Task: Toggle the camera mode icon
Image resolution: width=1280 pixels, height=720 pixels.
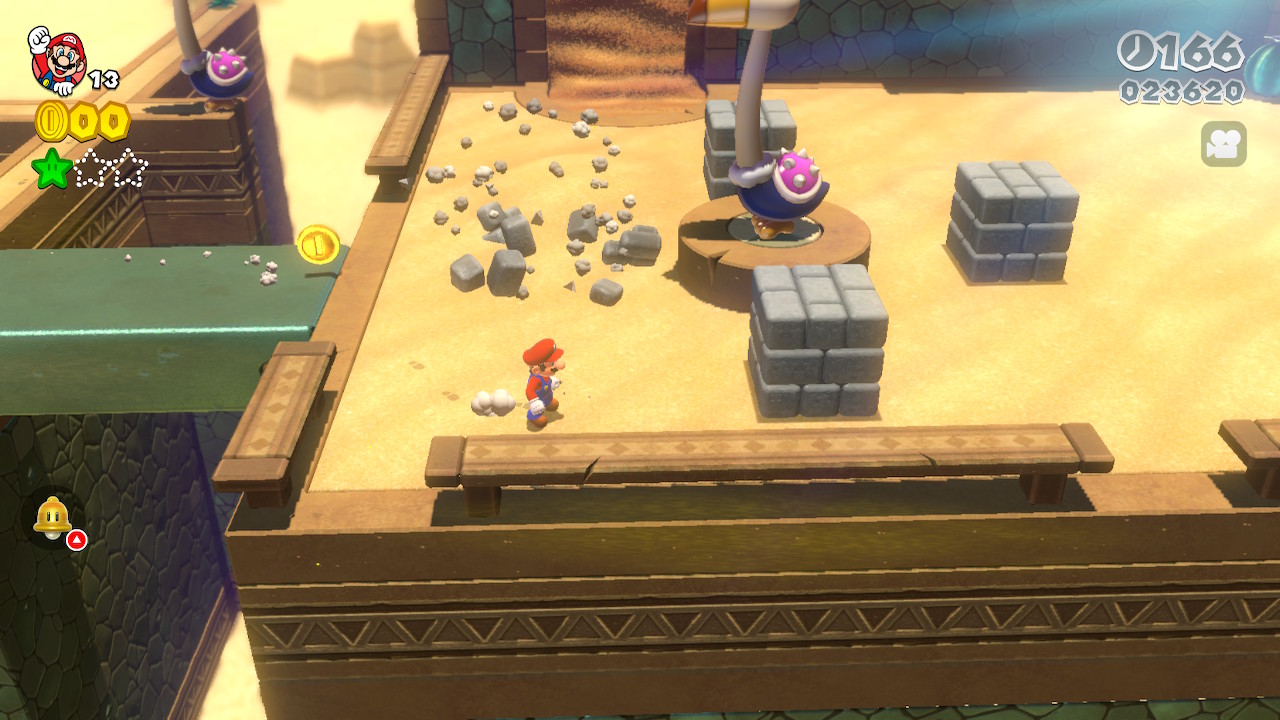Action: 1223,144
